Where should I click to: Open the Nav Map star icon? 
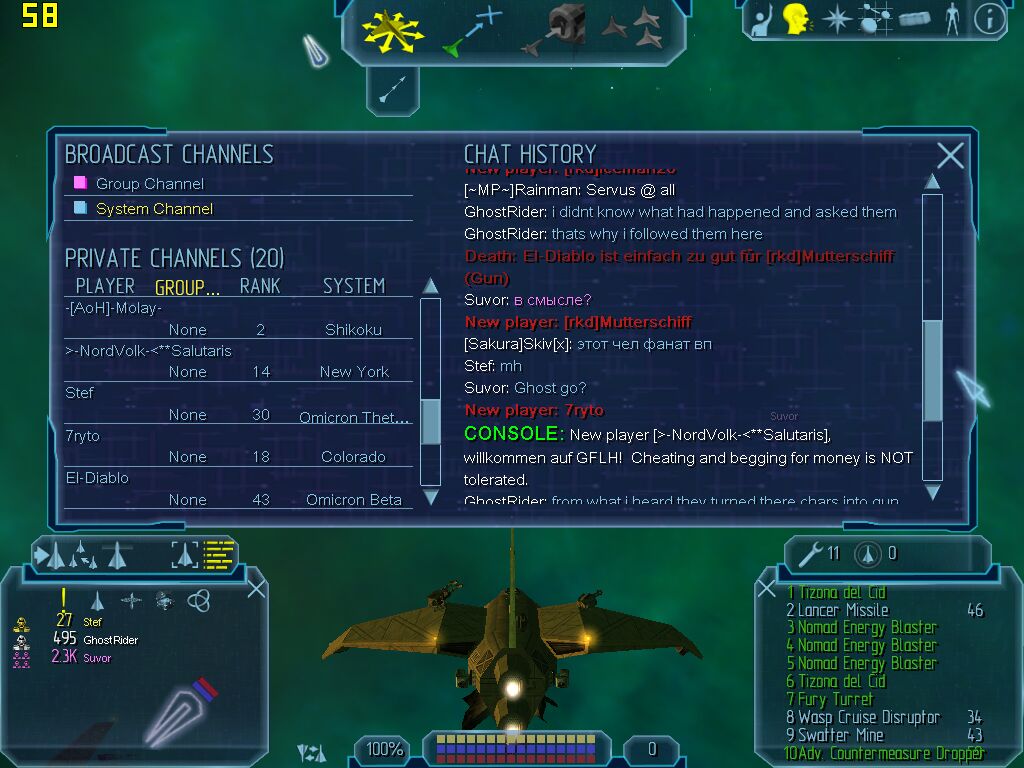click(x=836, y=19)
